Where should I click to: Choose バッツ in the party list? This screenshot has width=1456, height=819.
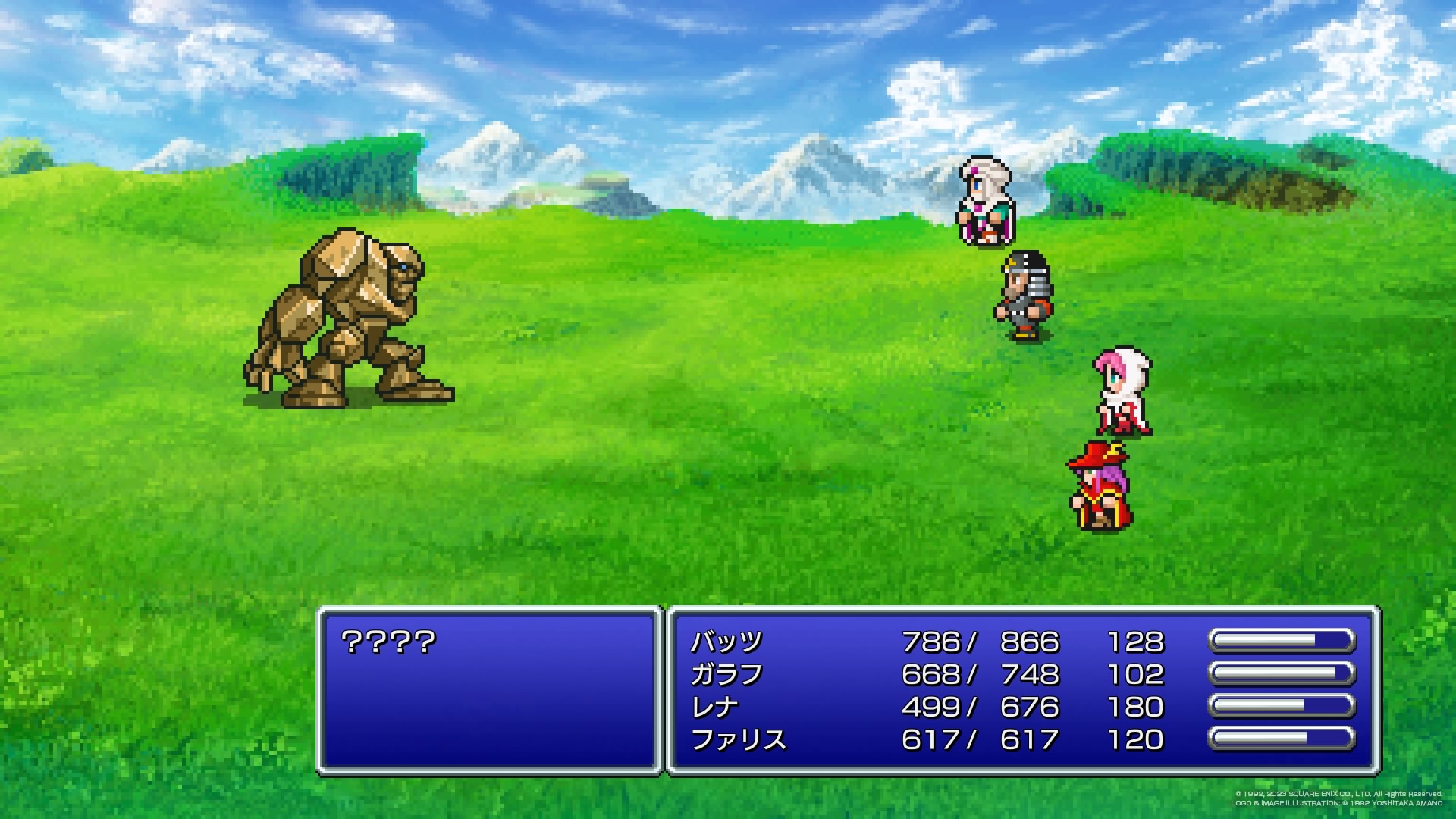pos(726,642)
